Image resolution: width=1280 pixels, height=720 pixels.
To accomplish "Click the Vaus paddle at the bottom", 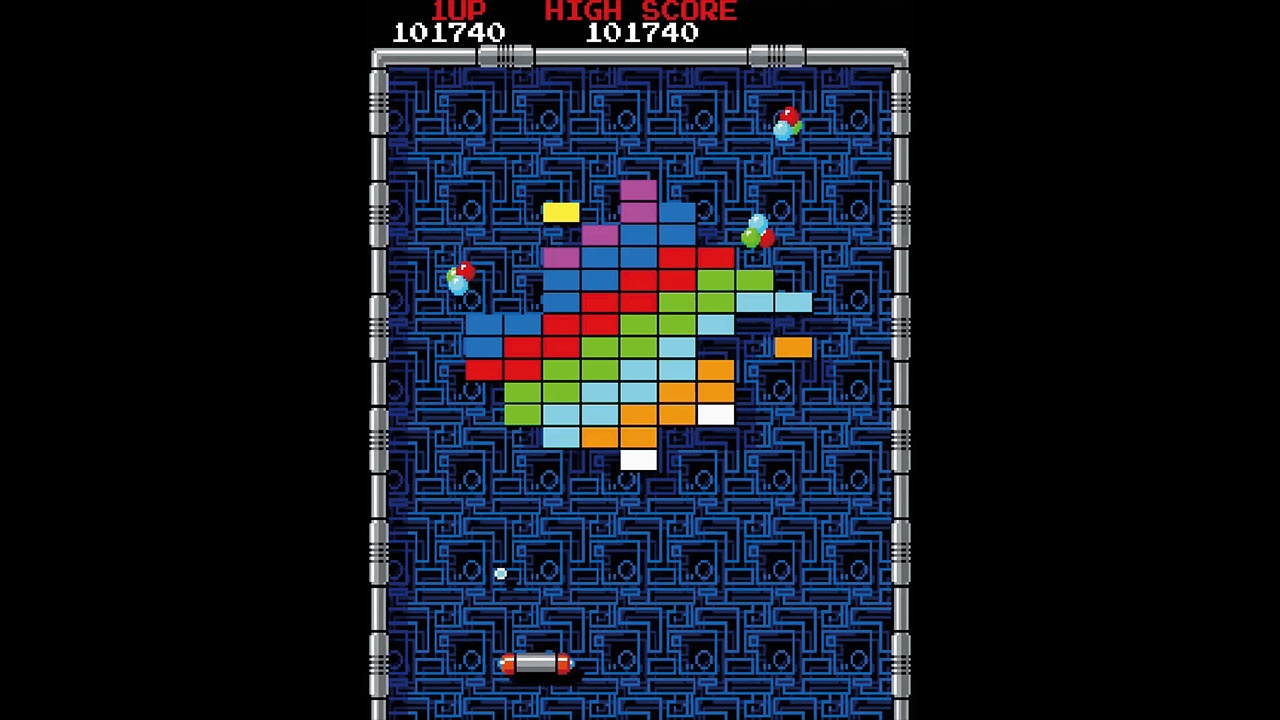I will click(535, 662).
